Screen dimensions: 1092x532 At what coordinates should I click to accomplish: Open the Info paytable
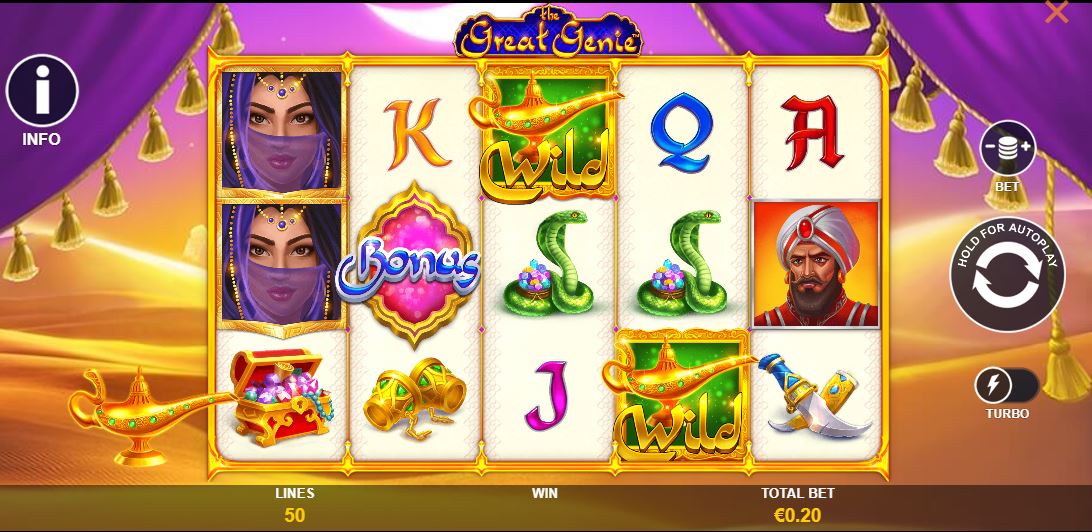point(42,91)
